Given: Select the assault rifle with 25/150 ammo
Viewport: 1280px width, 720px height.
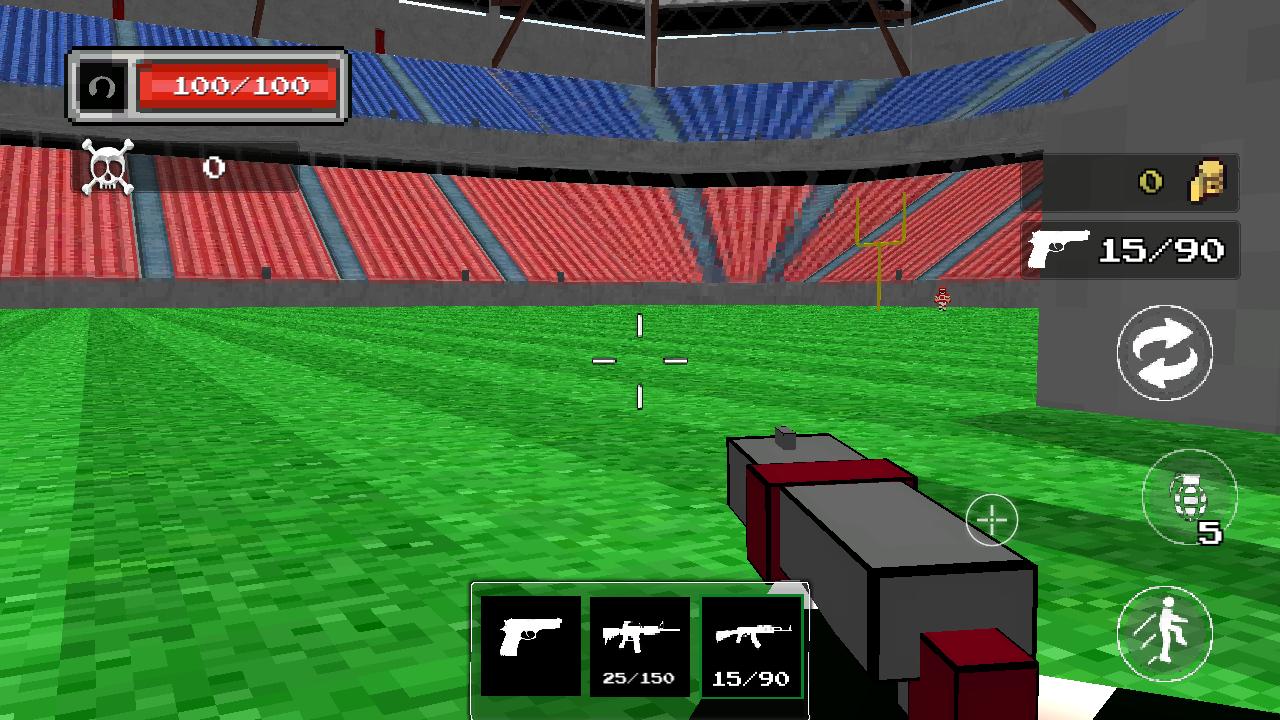Looking at the screenshot, I should [x=639, y=648].
